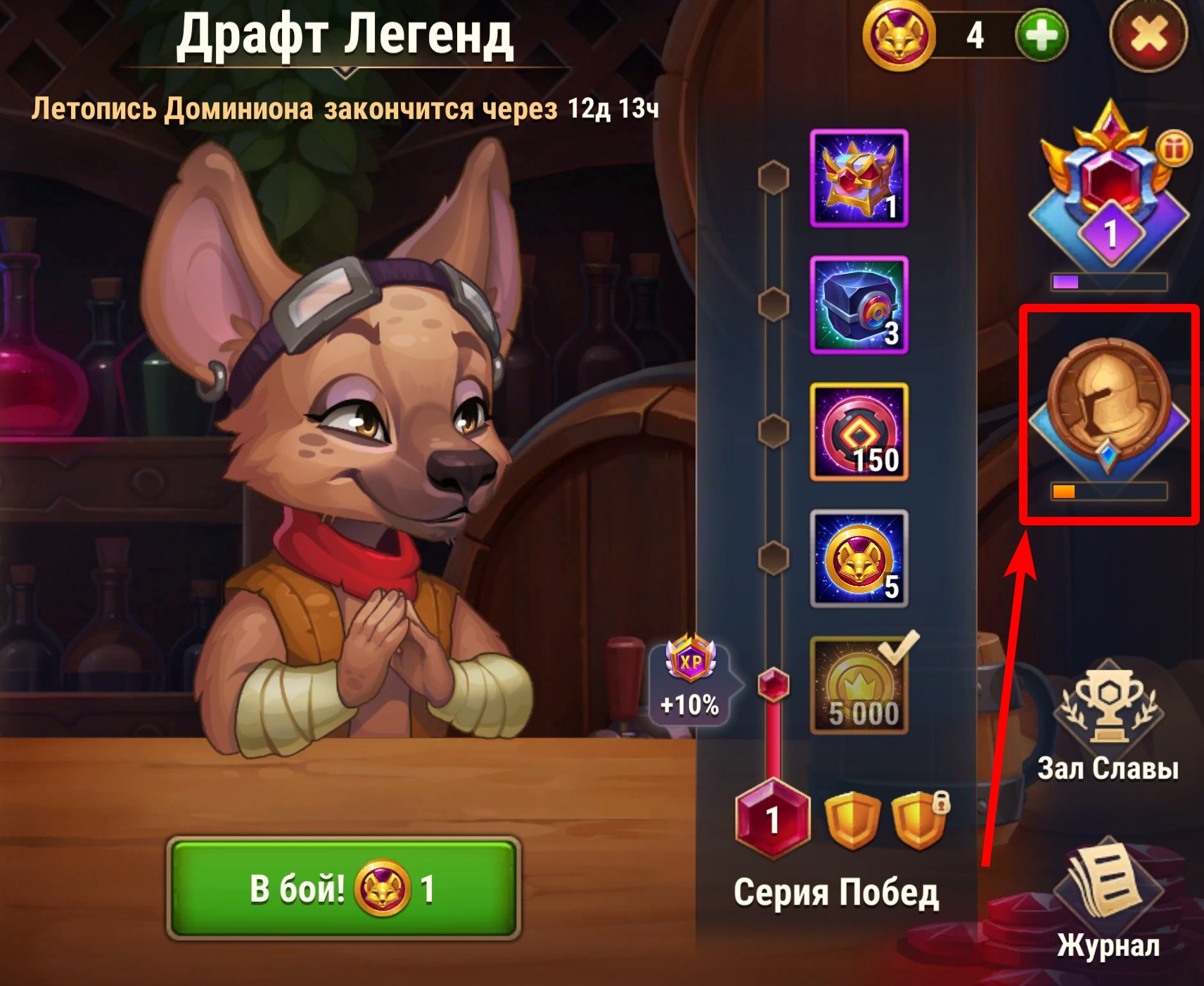Viewport: 1204px width, 986px height.
Task: Close the Драфт Легенд window
Action: point(1148,35)
